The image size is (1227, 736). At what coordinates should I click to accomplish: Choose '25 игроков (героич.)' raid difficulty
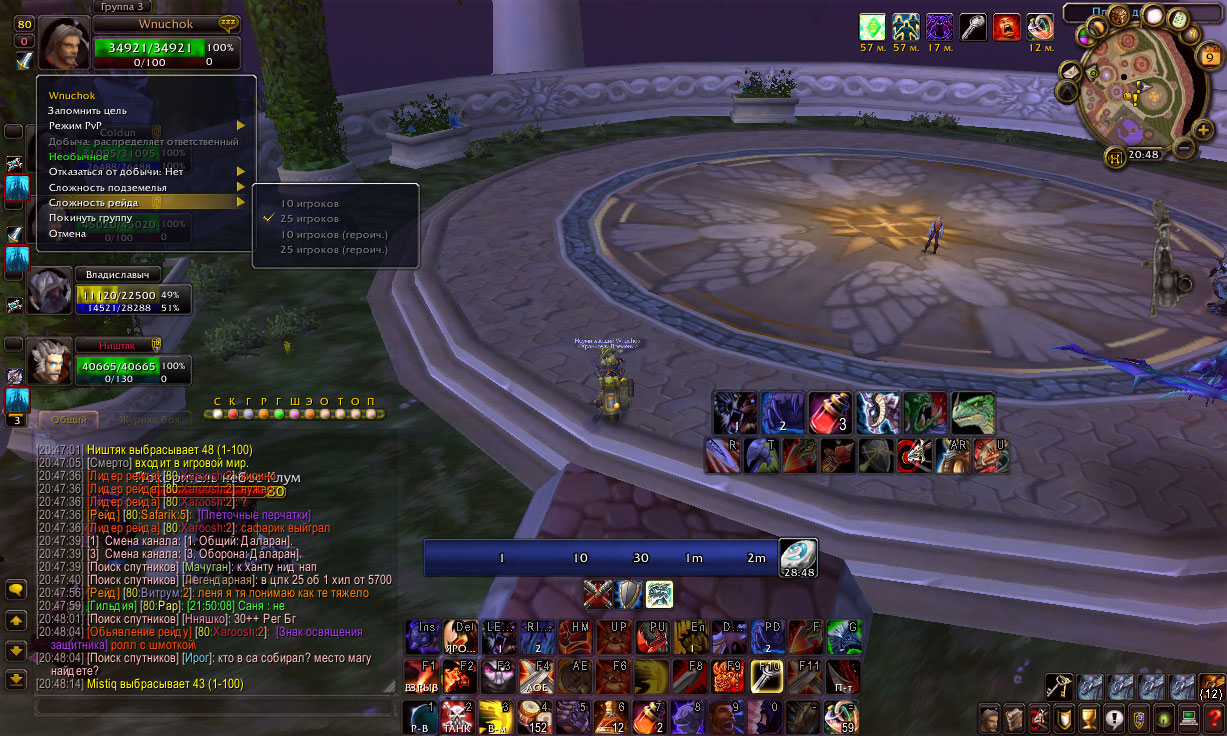[334, 249]
